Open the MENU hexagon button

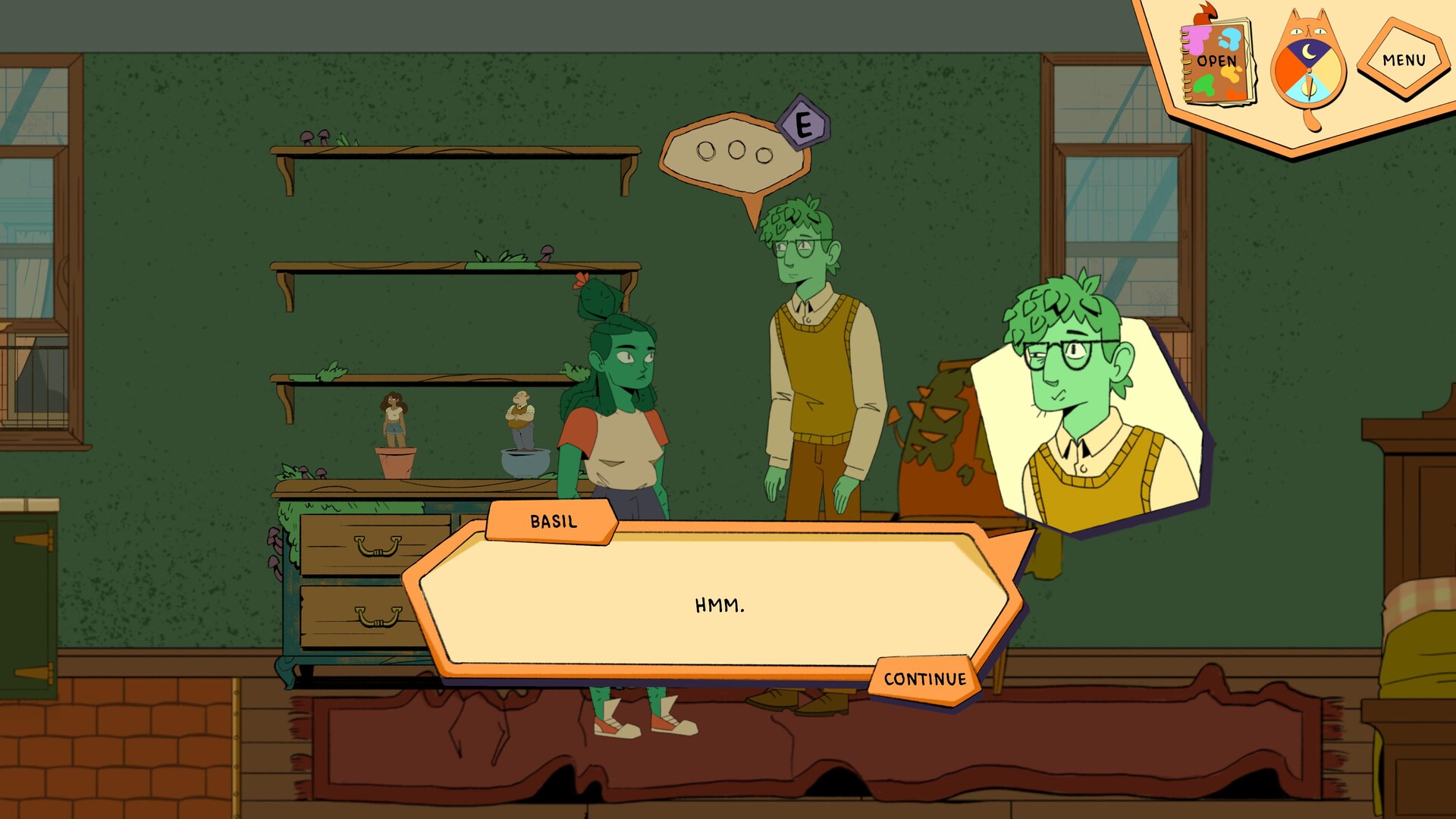coord(1403,59)
